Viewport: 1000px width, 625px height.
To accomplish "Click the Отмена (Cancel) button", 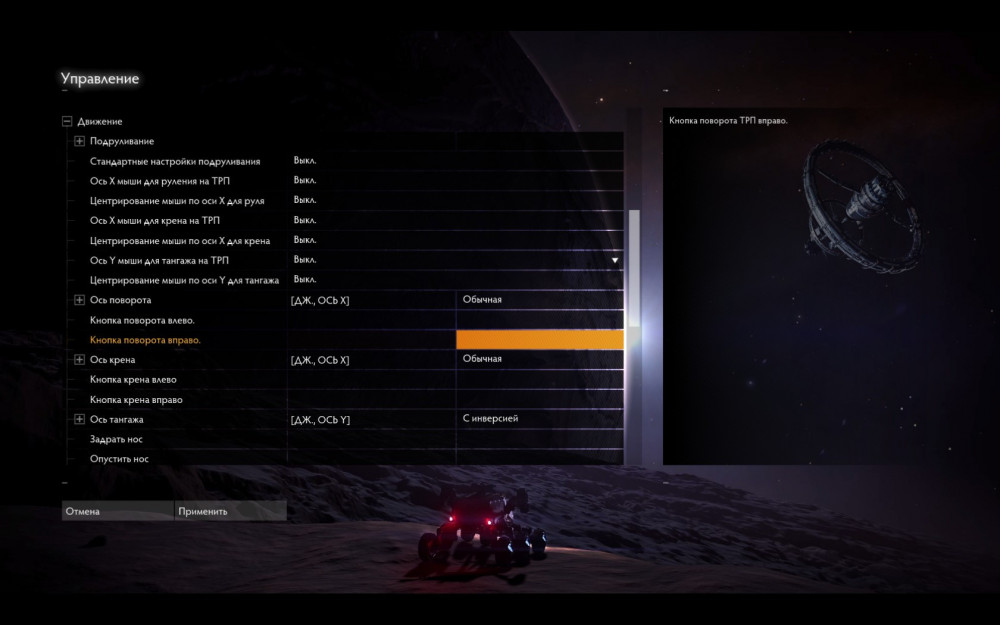I will (117, 511).
